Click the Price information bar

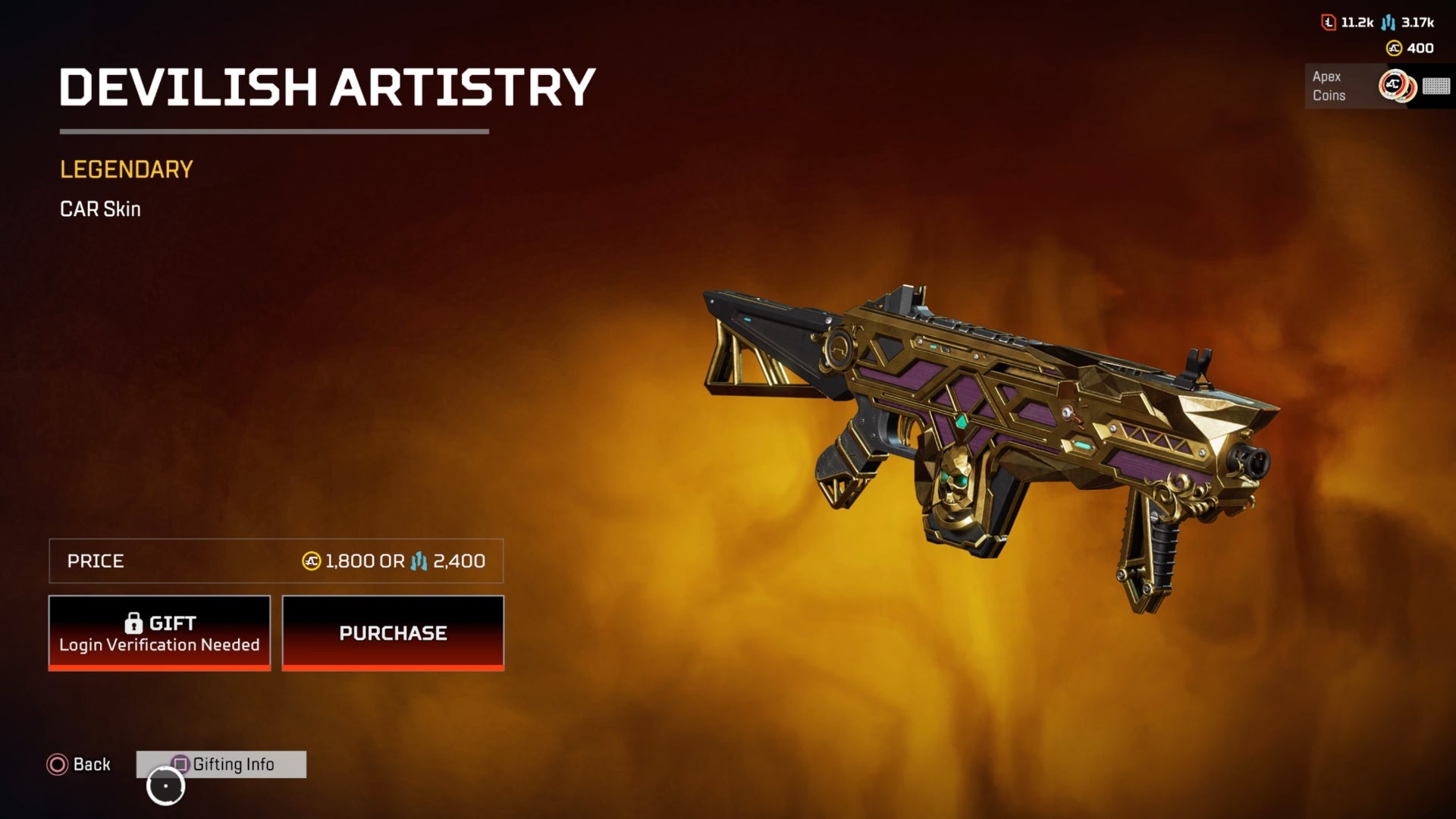[x=276, y=561]
